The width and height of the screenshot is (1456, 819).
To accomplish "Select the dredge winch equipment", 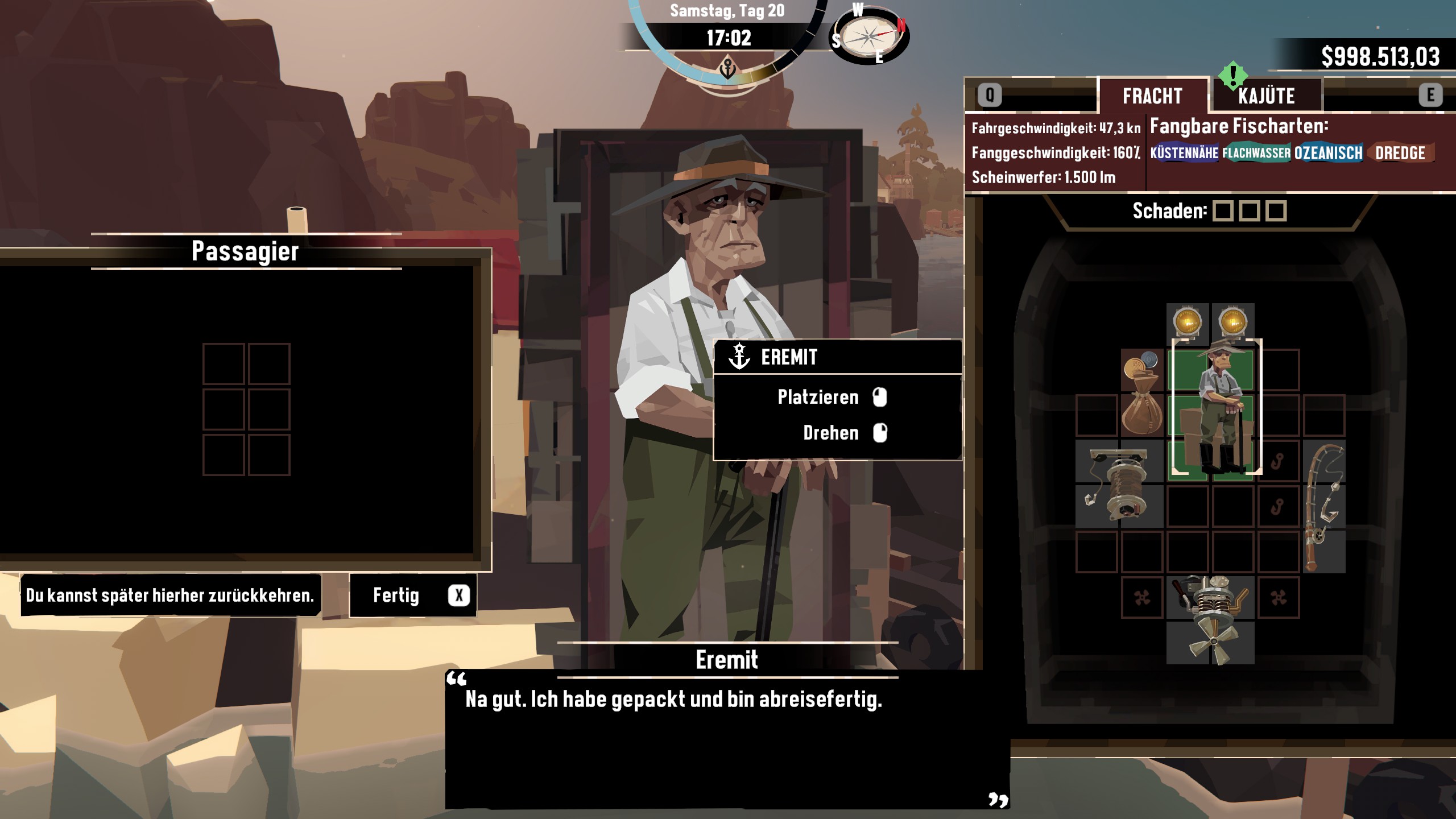I will [x=1119, y=483].
